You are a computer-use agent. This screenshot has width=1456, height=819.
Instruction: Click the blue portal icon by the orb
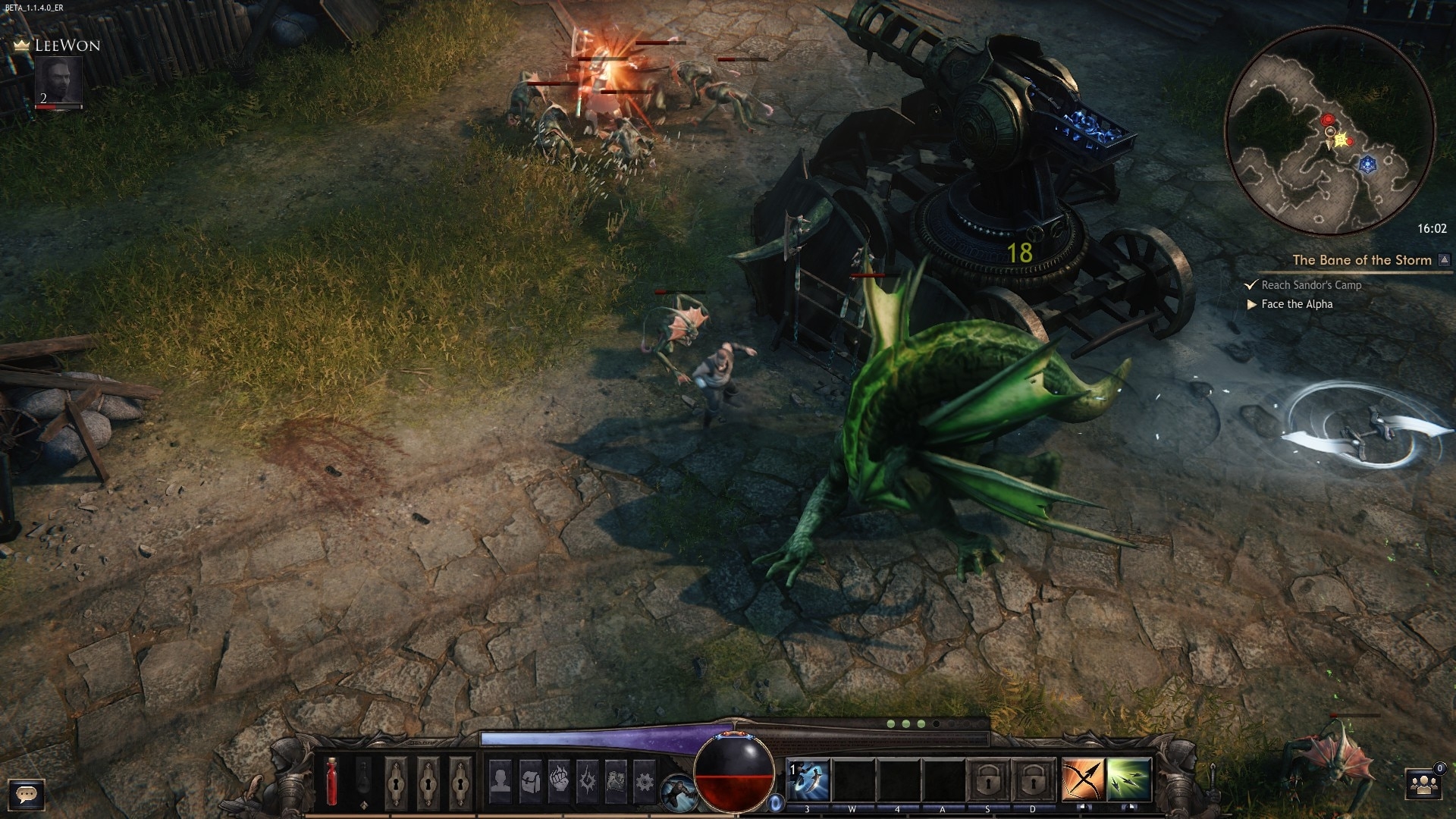pos(776,802)
